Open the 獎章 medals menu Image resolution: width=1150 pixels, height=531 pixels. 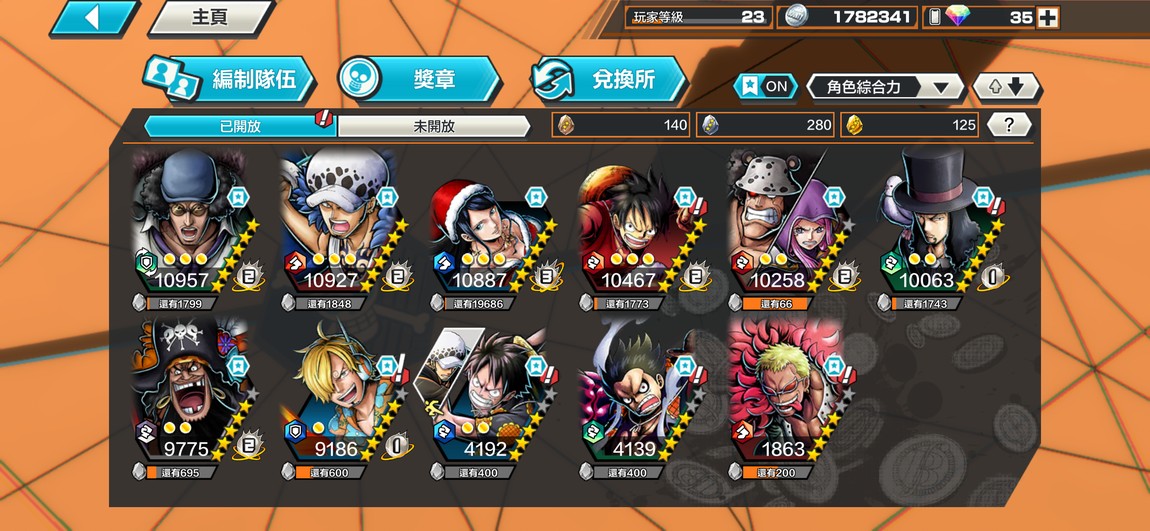tap(418, 79)
